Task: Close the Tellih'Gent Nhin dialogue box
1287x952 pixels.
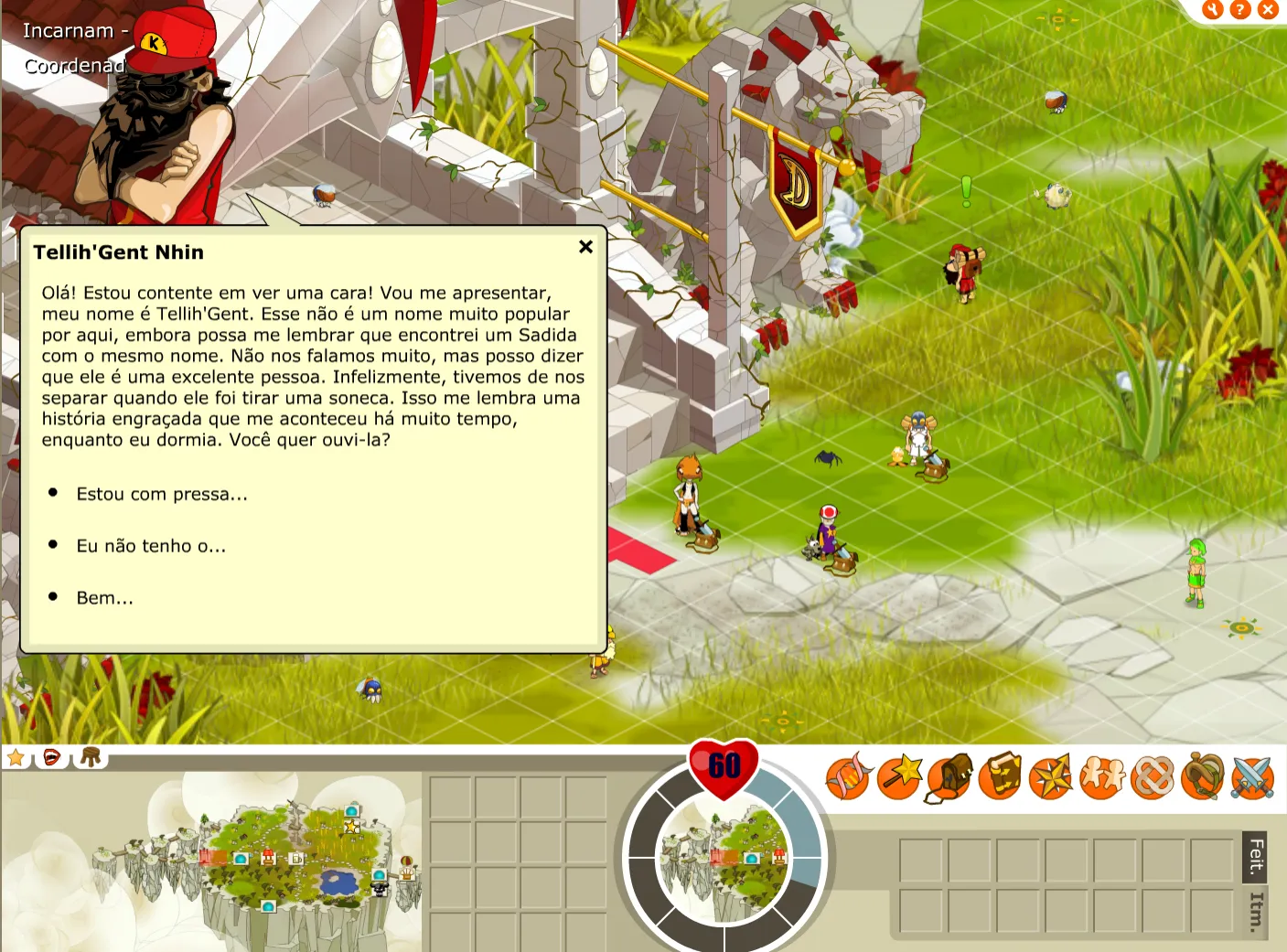Action: tap(586, 247)
